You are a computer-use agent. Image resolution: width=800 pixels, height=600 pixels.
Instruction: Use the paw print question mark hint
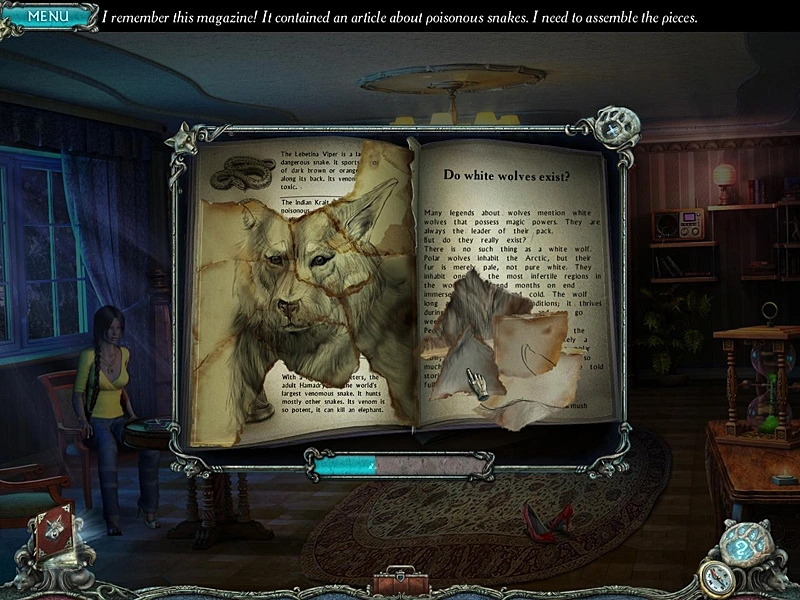click(740, 546)
